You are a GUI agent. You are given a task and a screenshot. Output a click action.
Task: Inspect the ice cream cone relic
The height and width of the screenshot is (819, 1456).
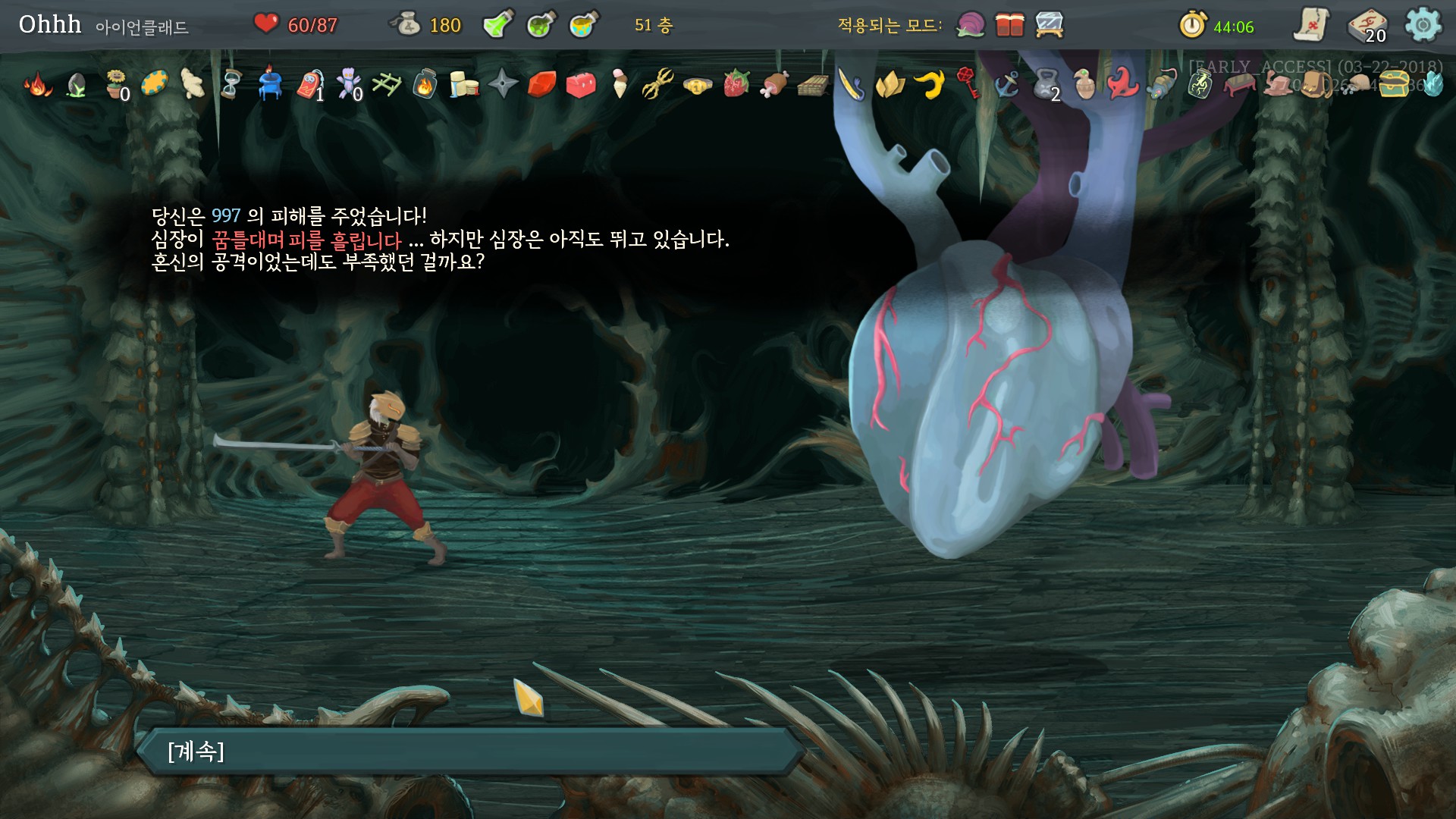point(620,84)
